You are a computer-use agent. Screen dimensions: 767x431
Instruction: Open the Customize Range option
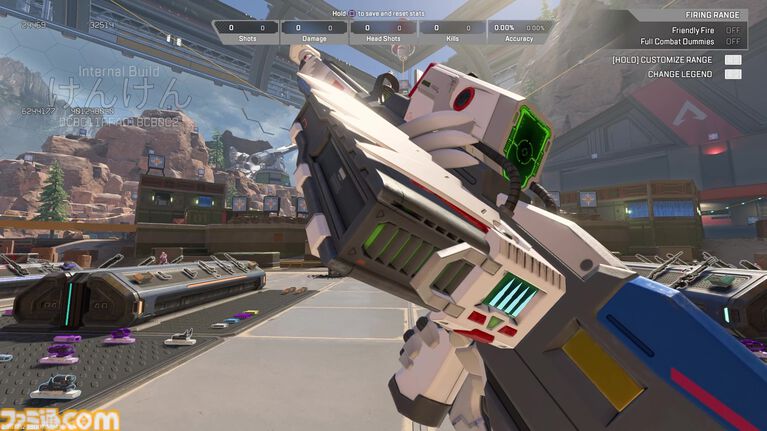[733, 60]
